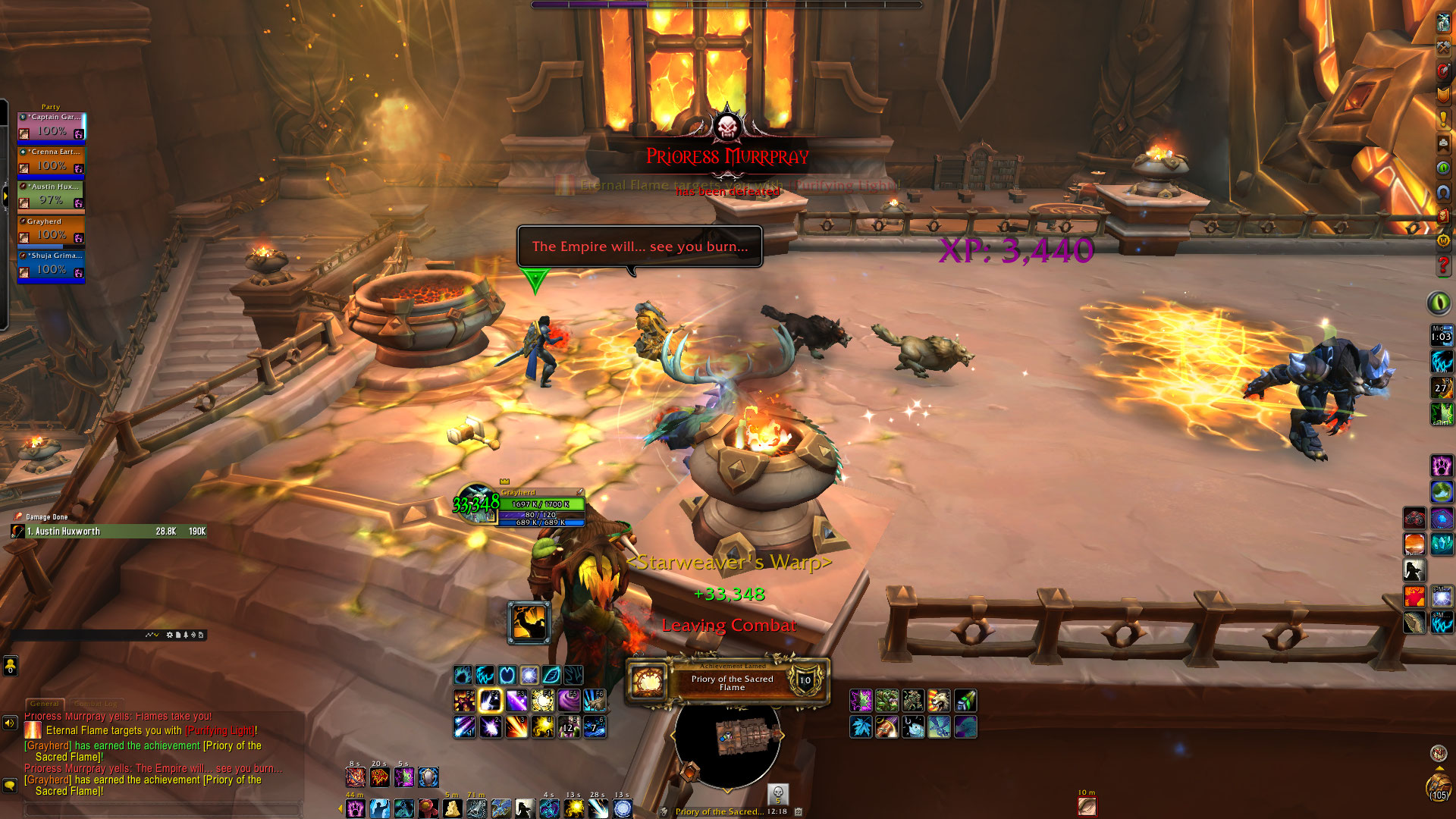Open the crossed hammers professions button
Viewport: 1456px width, 819px height.
(x=1443, y=47)
